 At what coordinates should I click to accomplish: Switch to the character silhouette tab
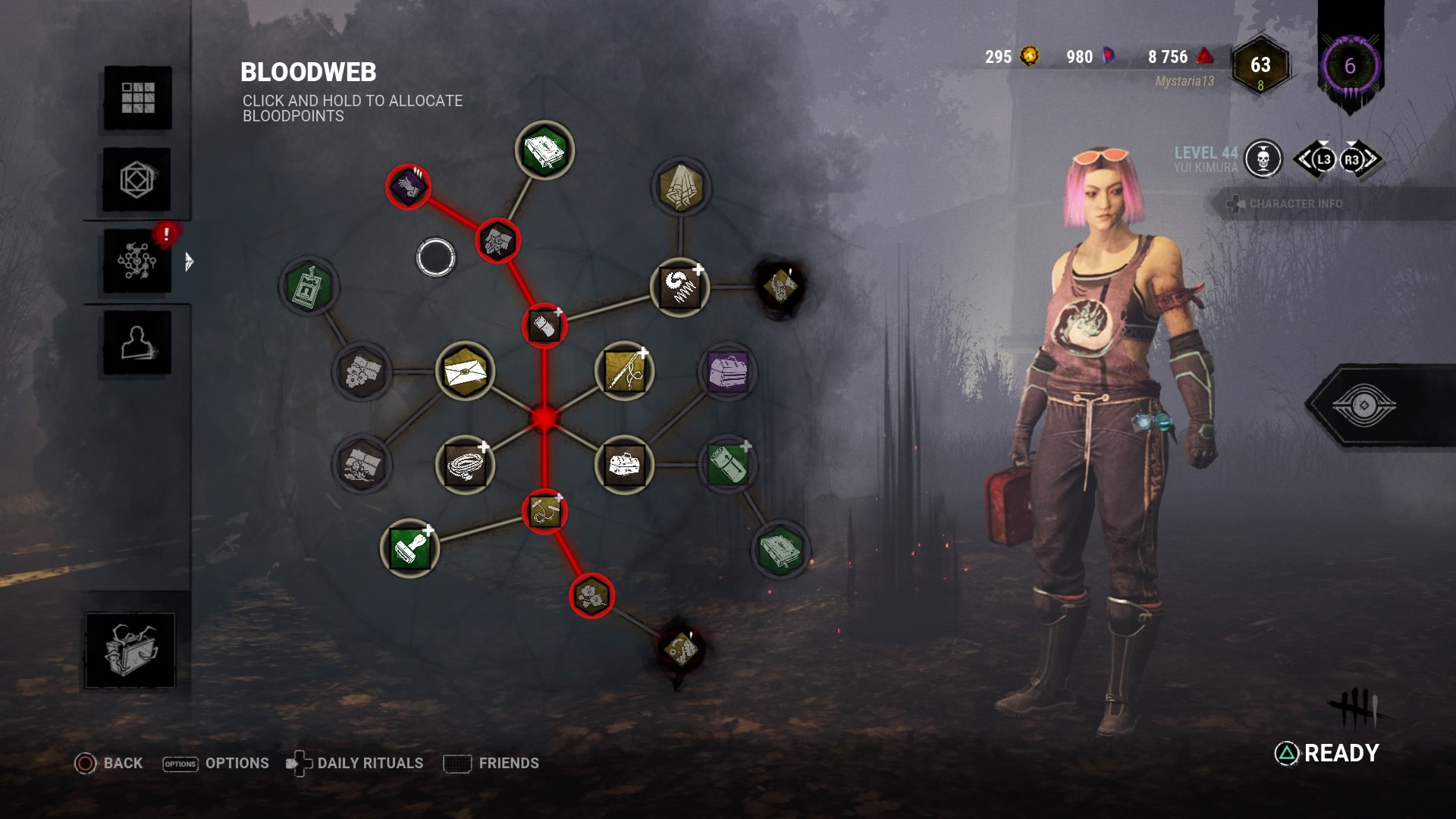pos(137,343)
